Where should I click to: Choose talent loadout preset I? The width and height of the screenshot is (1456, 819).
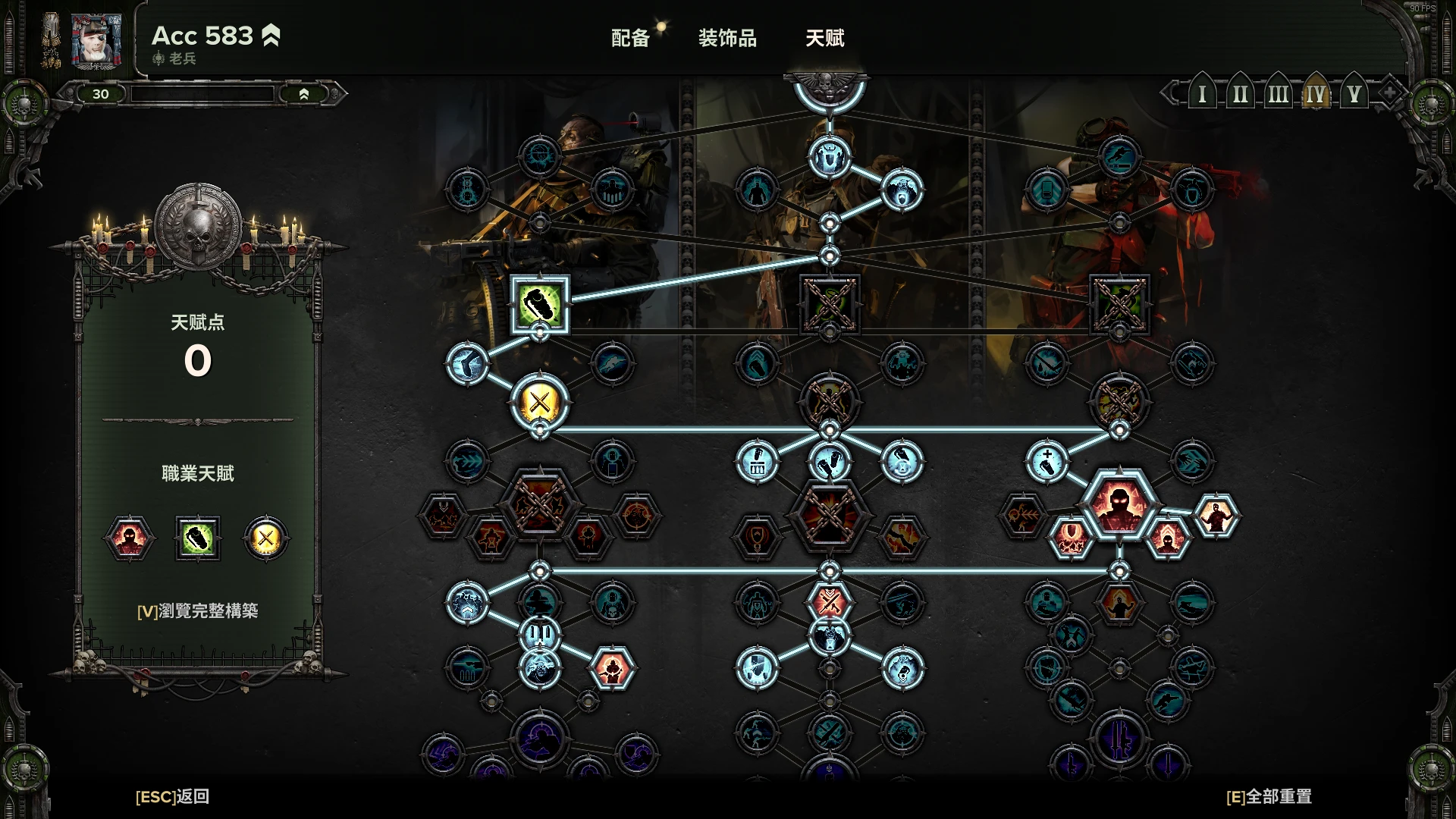pyautogui.click(x=1202, y=95)
